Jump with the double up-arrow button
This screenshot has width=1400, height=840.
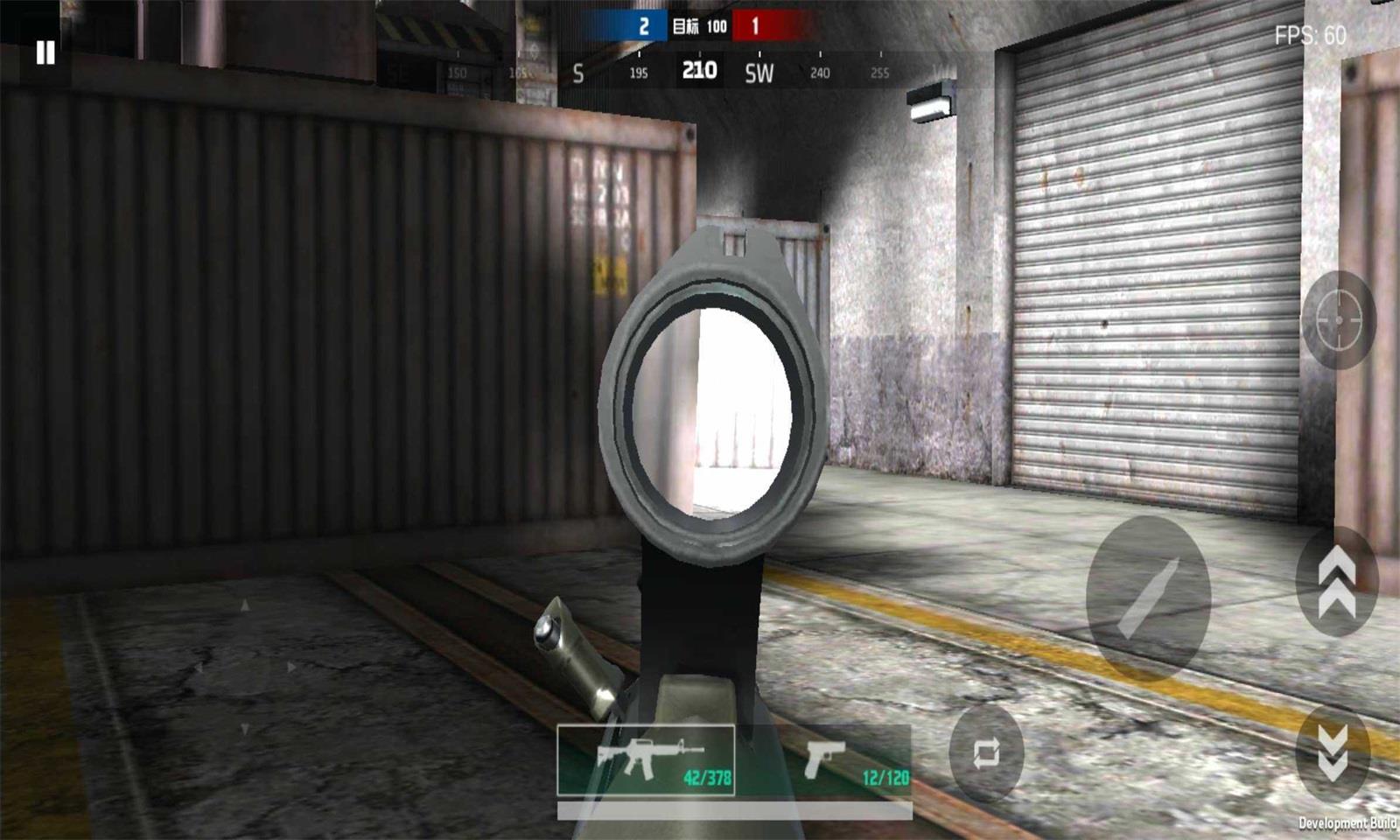[1336, 582]
